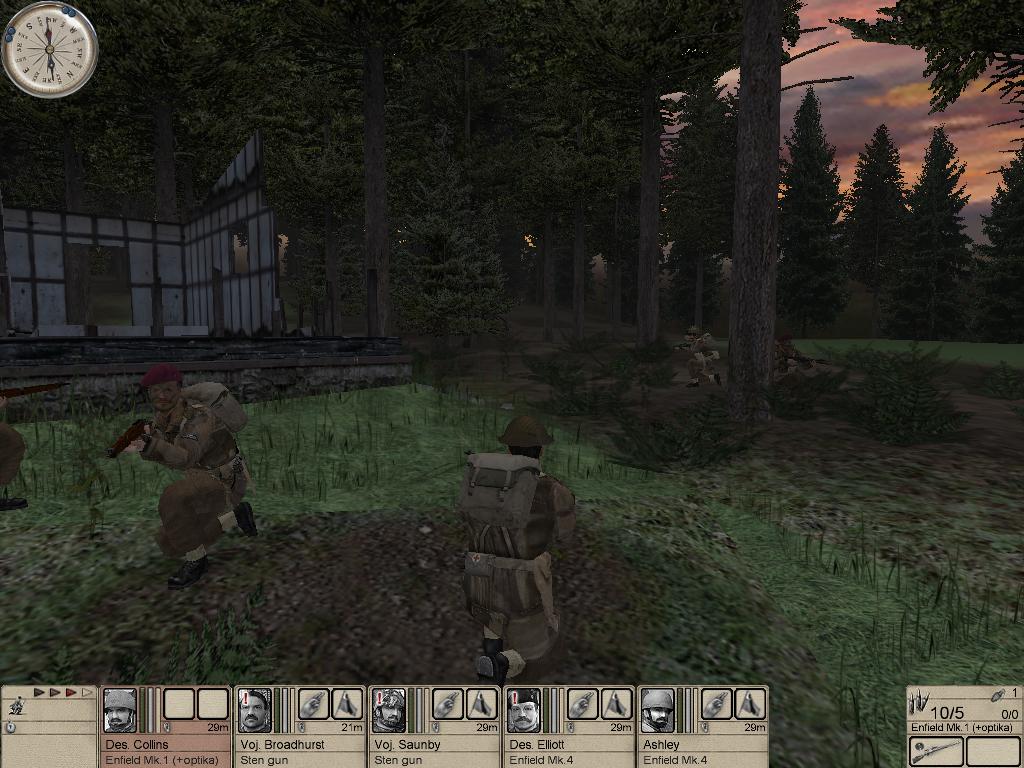Screen dimensions: 1024x768
Task: Activate Saunby's hand signal icon
Action: click(448, 704)
